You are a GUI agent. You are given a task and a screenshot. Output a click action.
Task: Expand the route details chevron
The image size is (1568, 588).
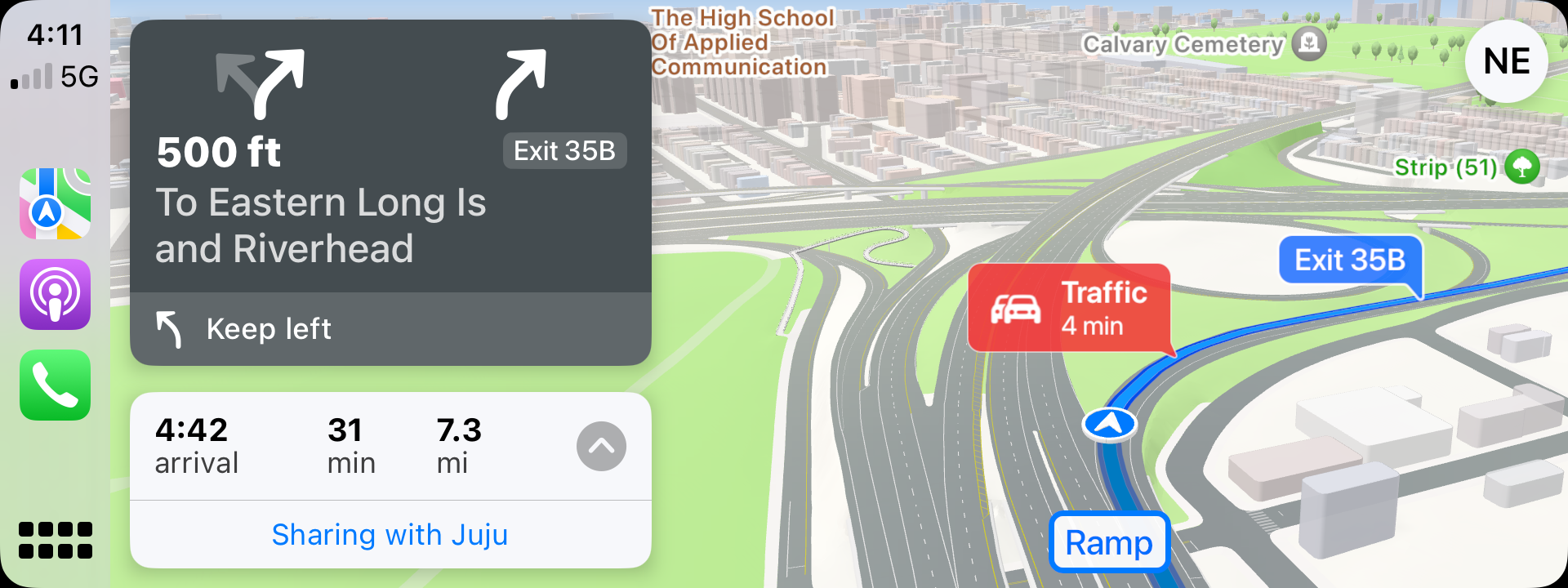[x=601, y=446]
